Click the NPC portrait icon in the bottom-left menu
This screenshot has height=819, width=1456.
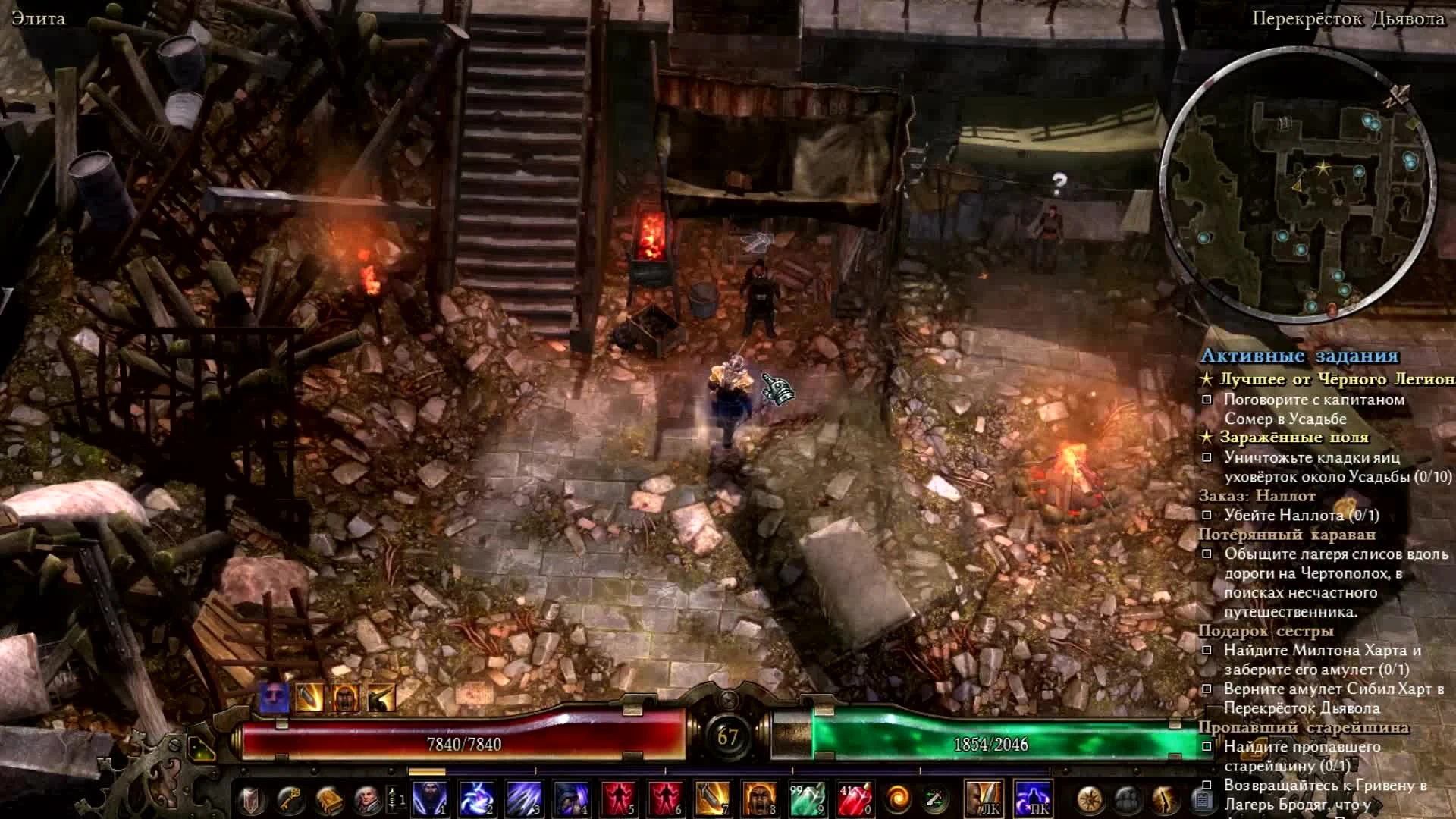tap(368, 799)
